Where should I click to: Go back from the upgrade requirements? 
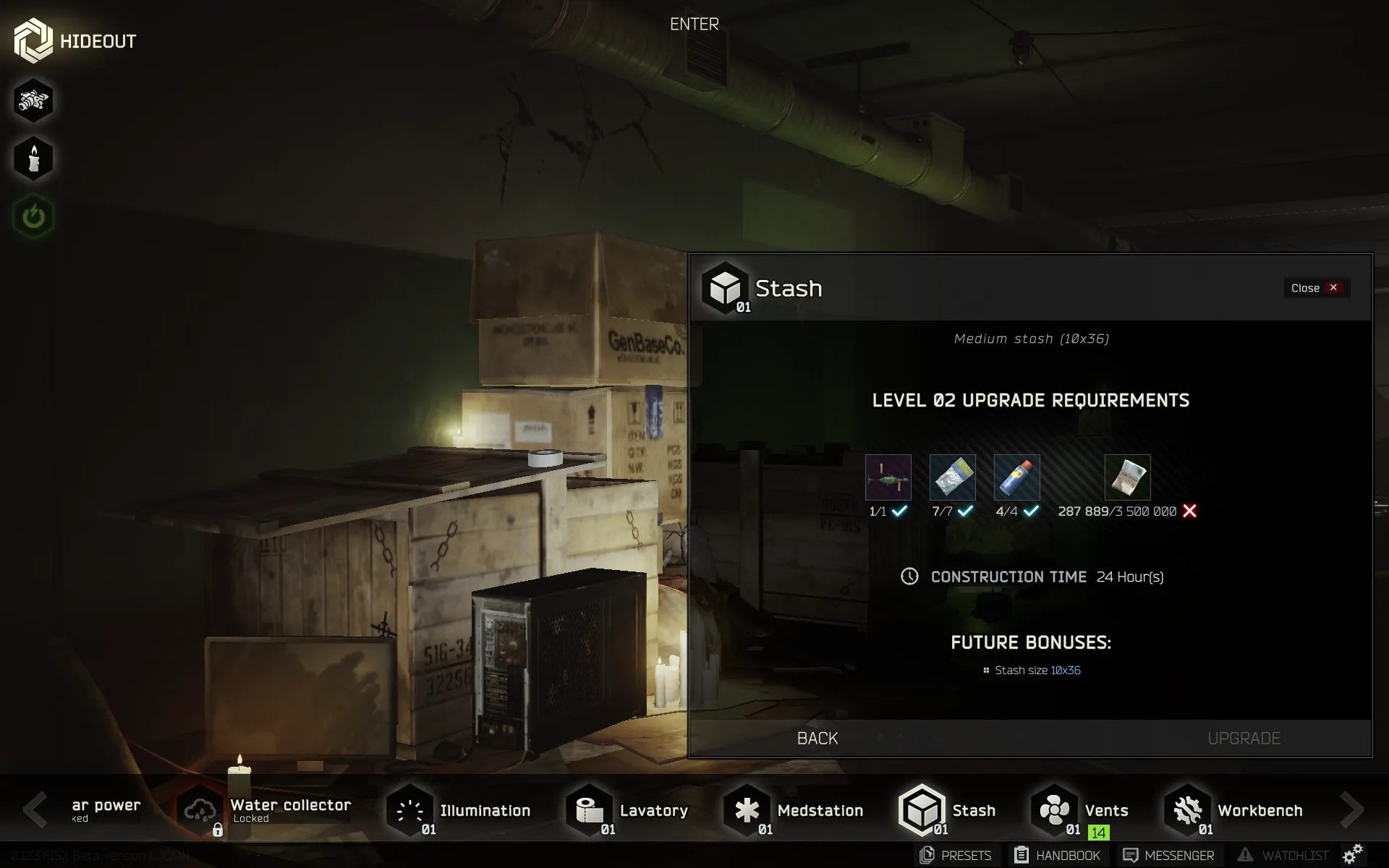click(817, 738)
